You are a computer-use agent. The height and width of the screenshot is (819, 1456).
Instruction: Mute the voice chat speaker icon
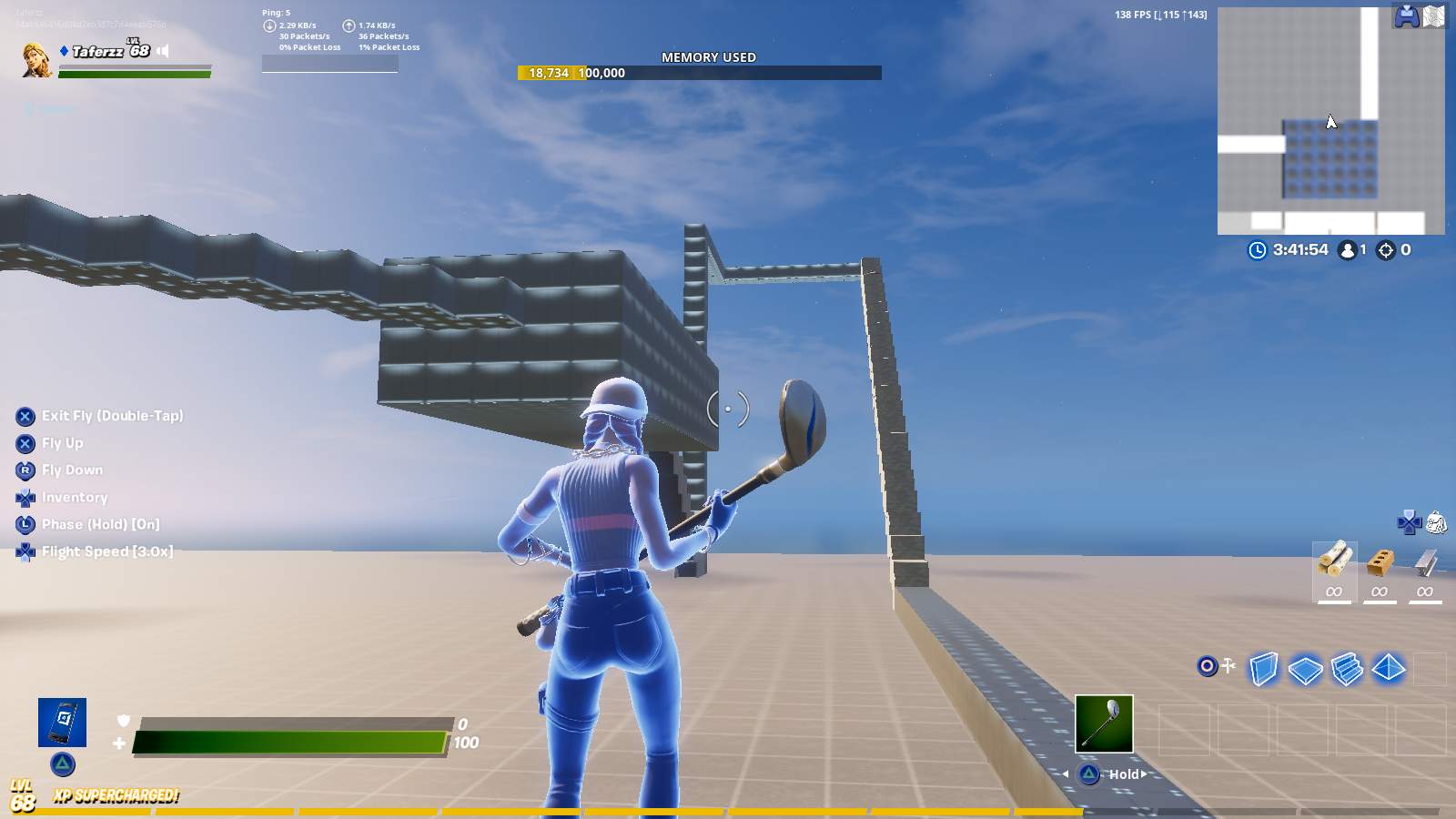tap(162, 50)
